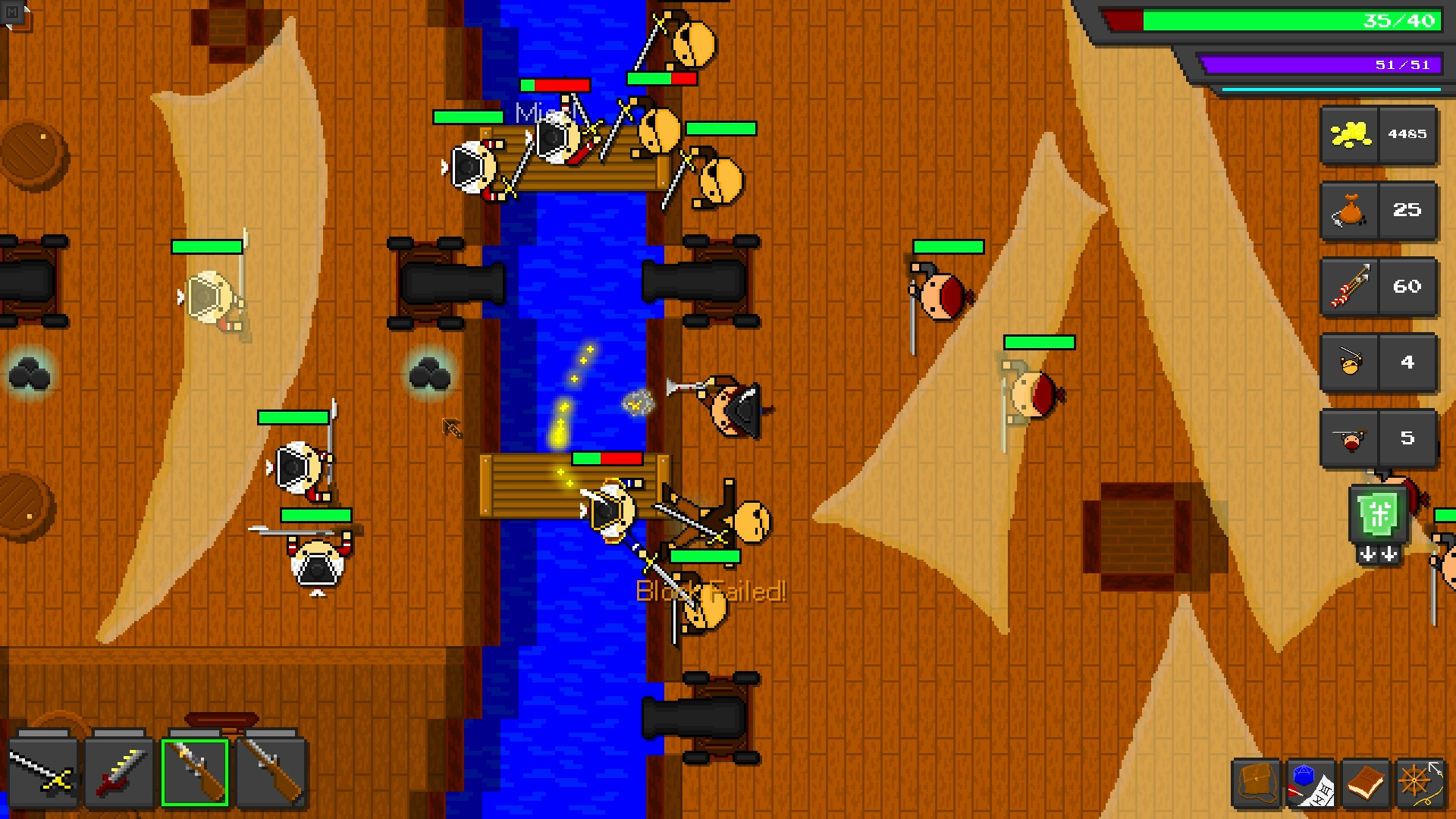The image size is (1456, 819).
Task: Click the health bar showing 35/40
Action: 1274,20
